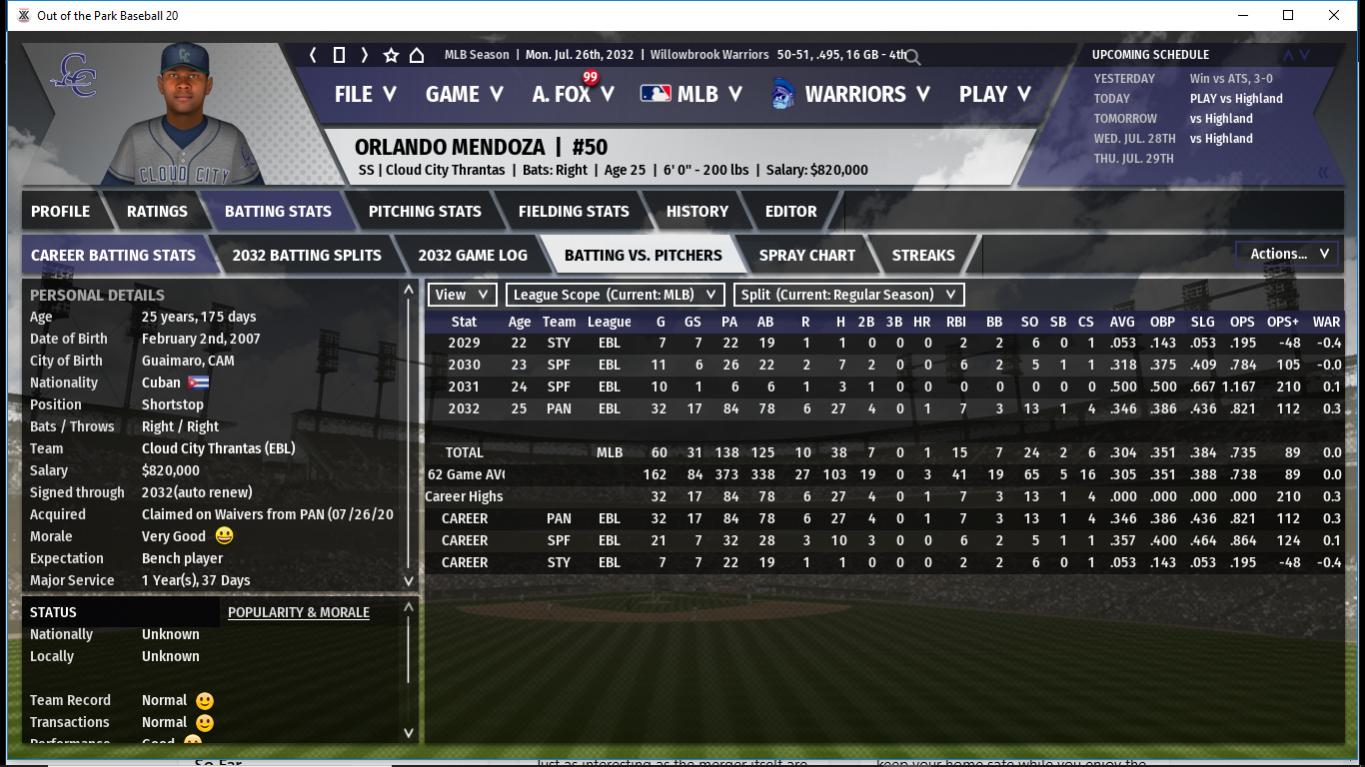Switch to the PROFILE tab

60,211
